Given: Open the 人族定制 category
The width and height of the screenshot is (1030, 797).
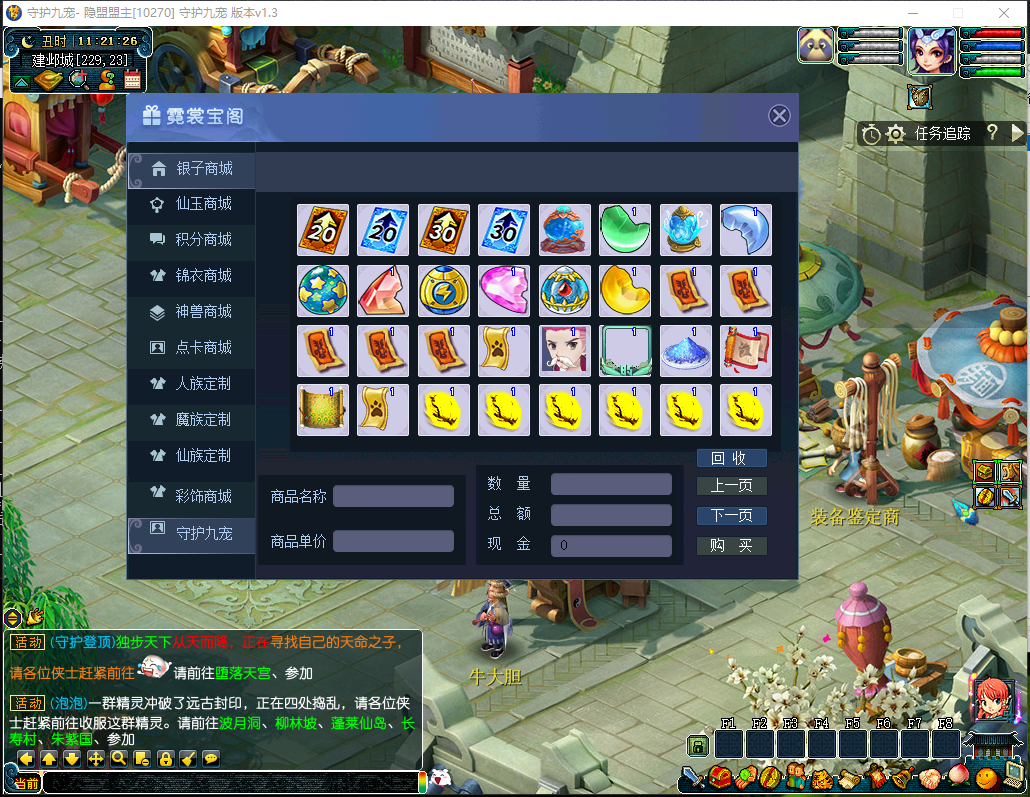Looking at the screenshot, I should click(191, 384).
